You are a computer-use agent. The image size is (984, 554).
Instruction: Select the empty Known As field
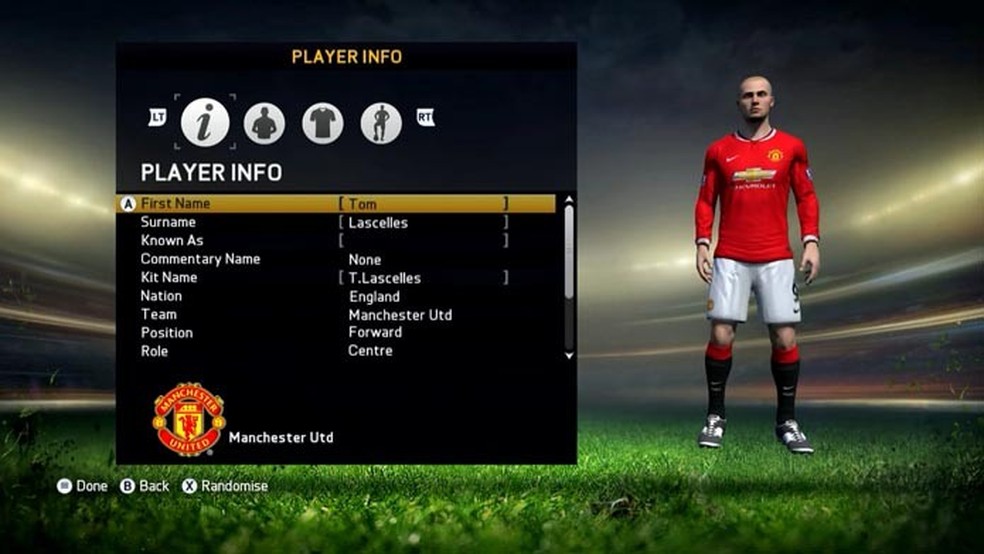click(x=423, y=241)
